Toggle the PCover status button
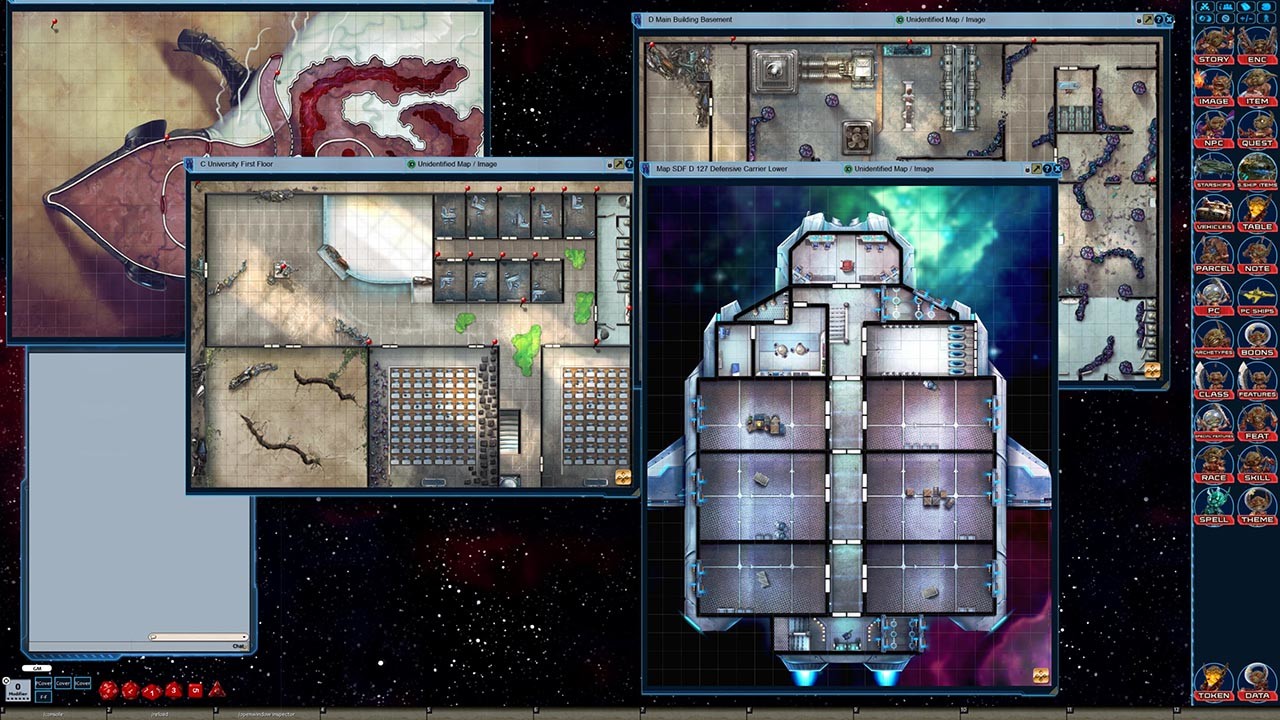The height and width of the screenshot is (720, 1280). (x=42, y=683)
